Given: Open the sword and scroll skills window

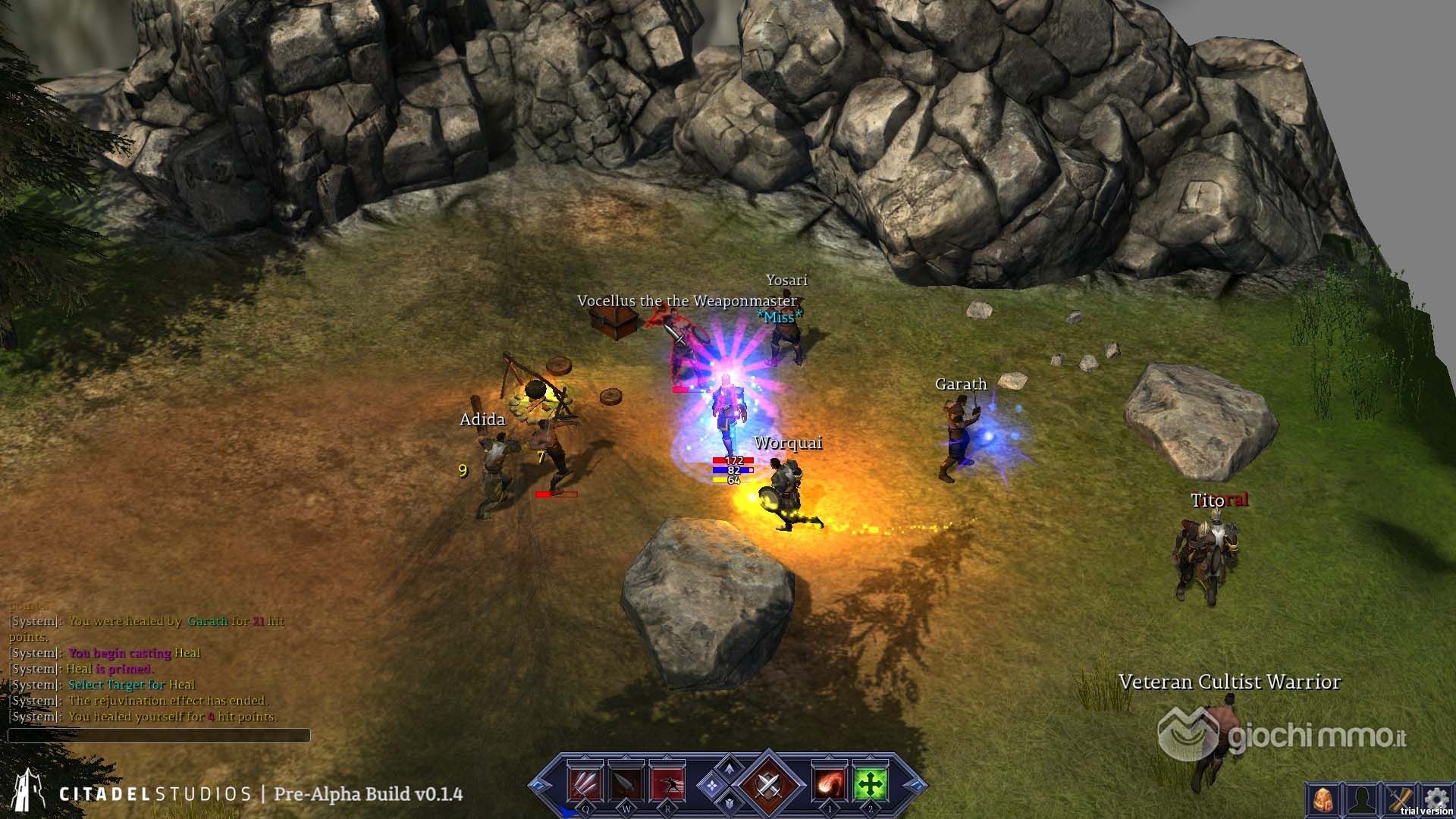Looking at the screenshot, I should [1399, 800].
